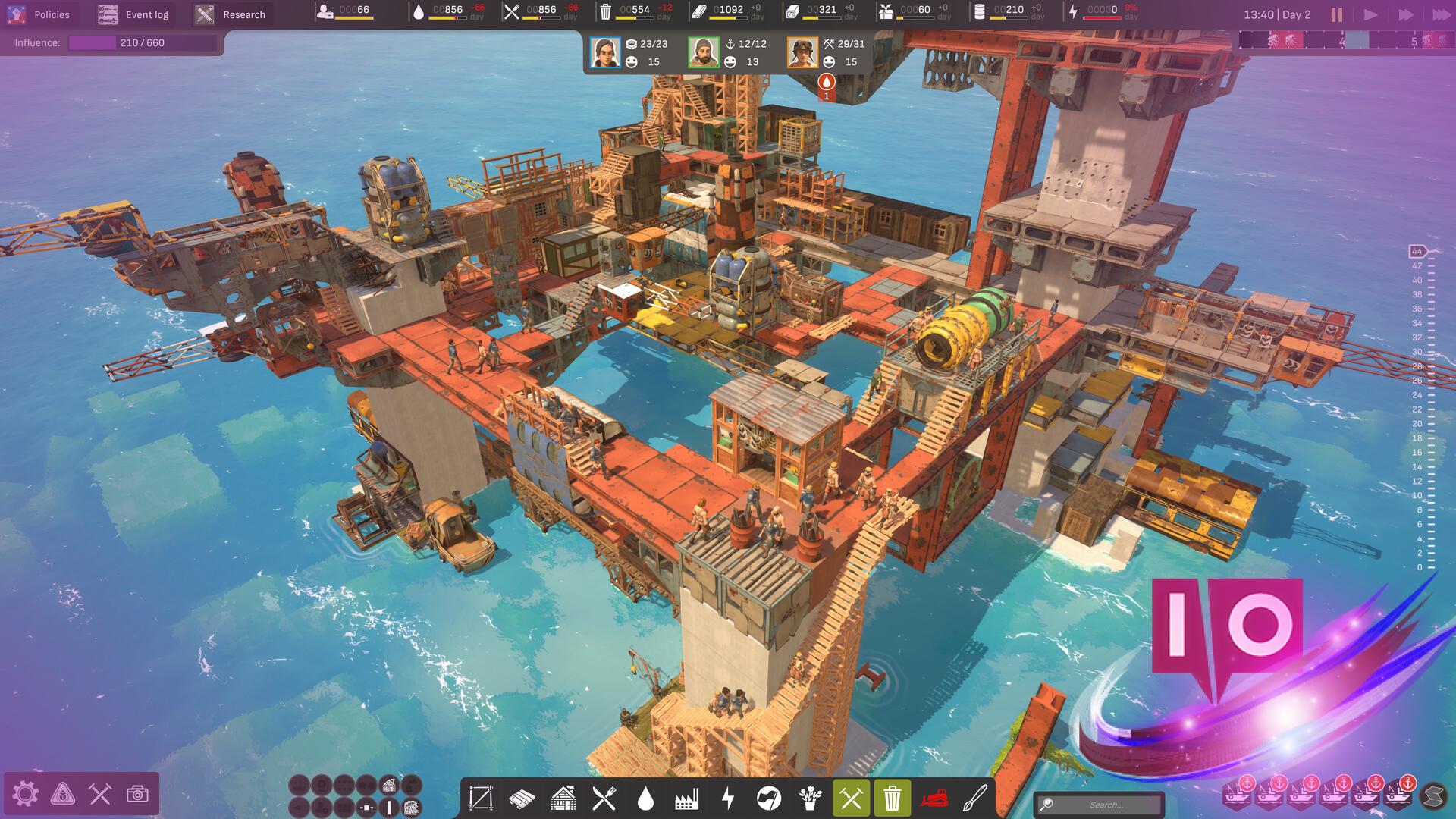Open the Research menu
1456x819 pixels.
[x=231, y=14]
